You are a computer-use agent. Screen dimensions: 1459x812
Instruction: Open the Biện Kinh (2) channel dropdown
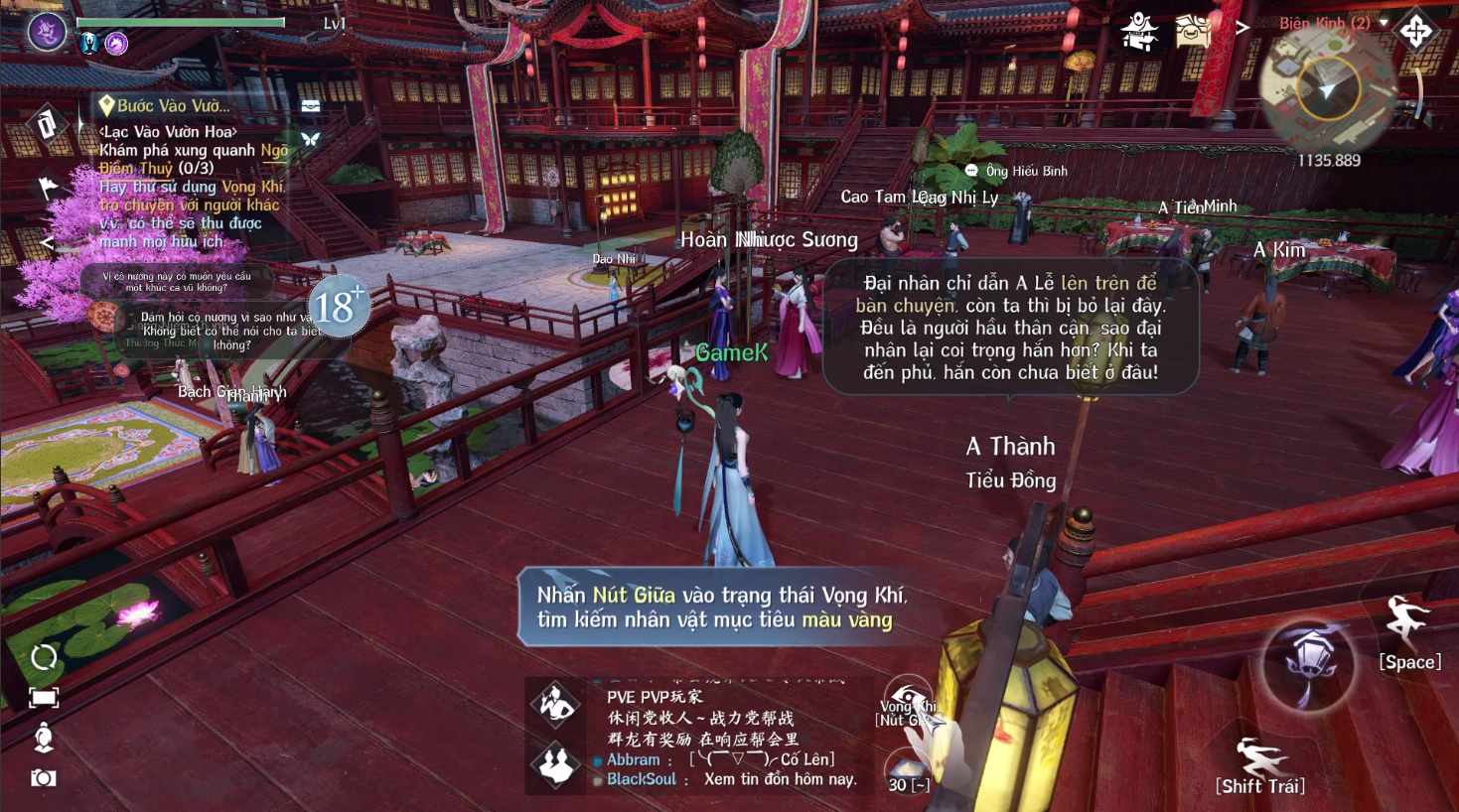pos(1333,23)
